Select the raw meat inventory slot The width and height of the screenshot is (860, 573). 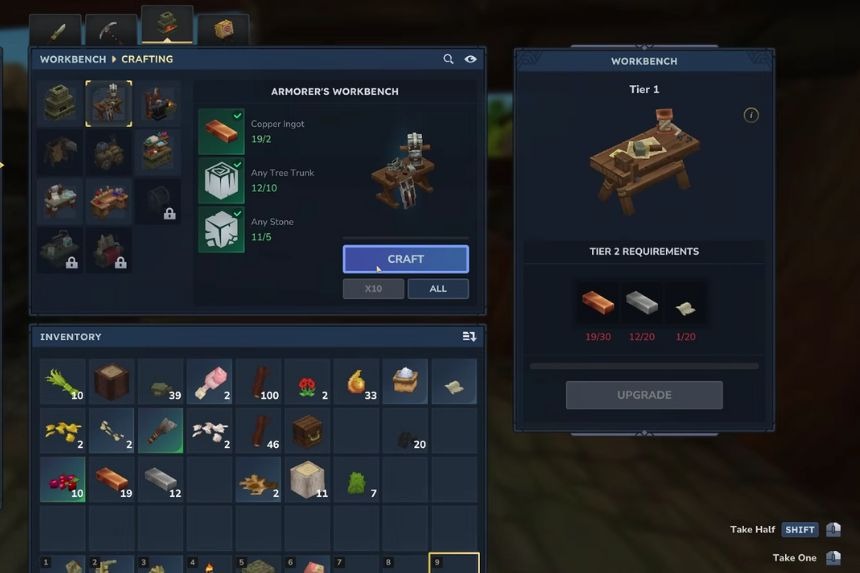click(209, 382)
